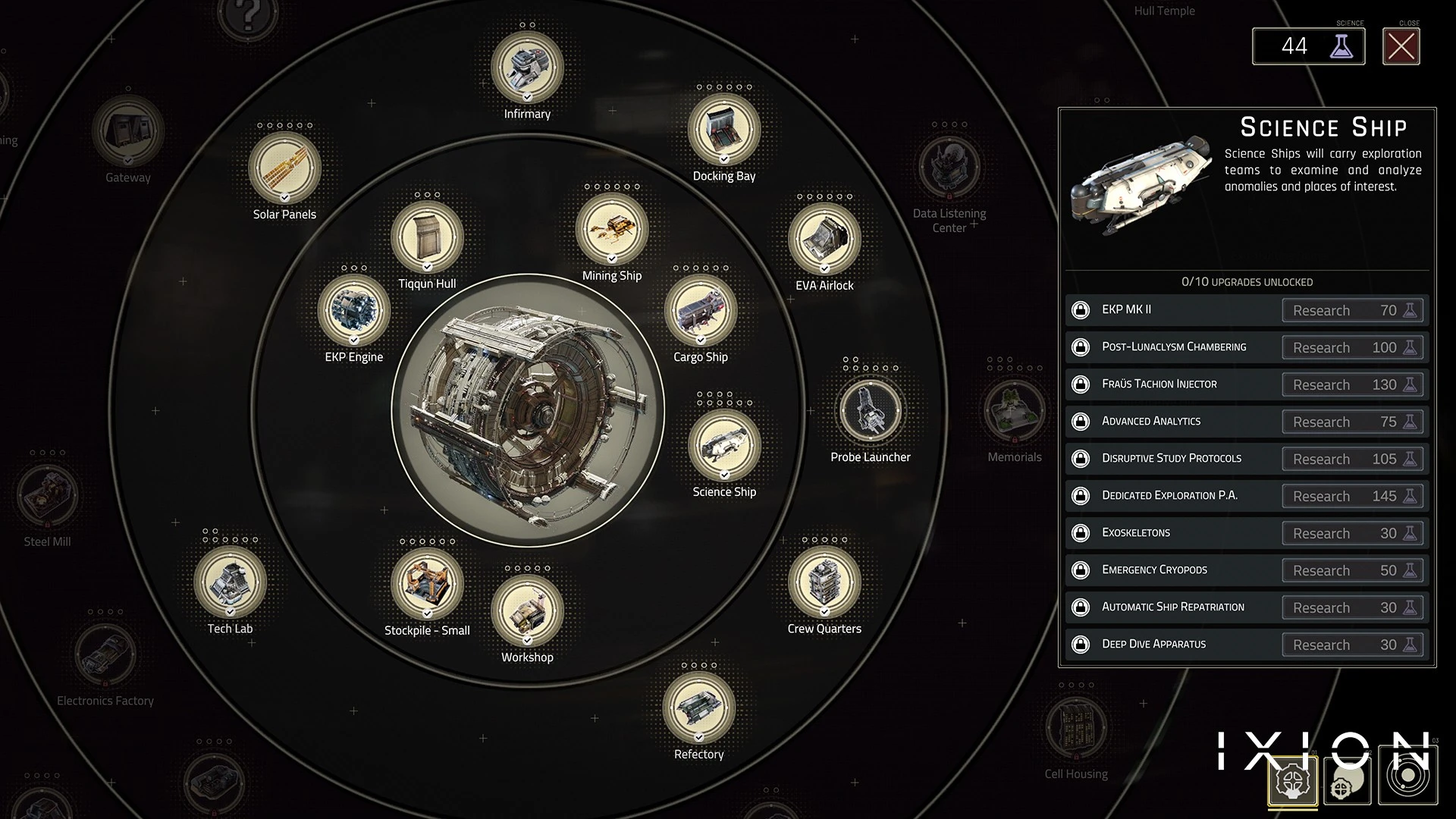The height and width of the screenshot is (819, 1456).
Task: Research Advanced Analytics for 75 science
Action: 1352,422
